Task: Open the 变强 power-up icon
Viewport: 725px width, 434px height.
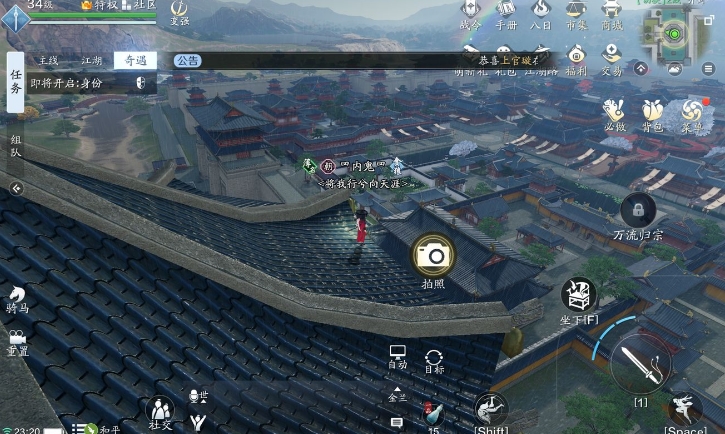Action: tap(179, 12)
